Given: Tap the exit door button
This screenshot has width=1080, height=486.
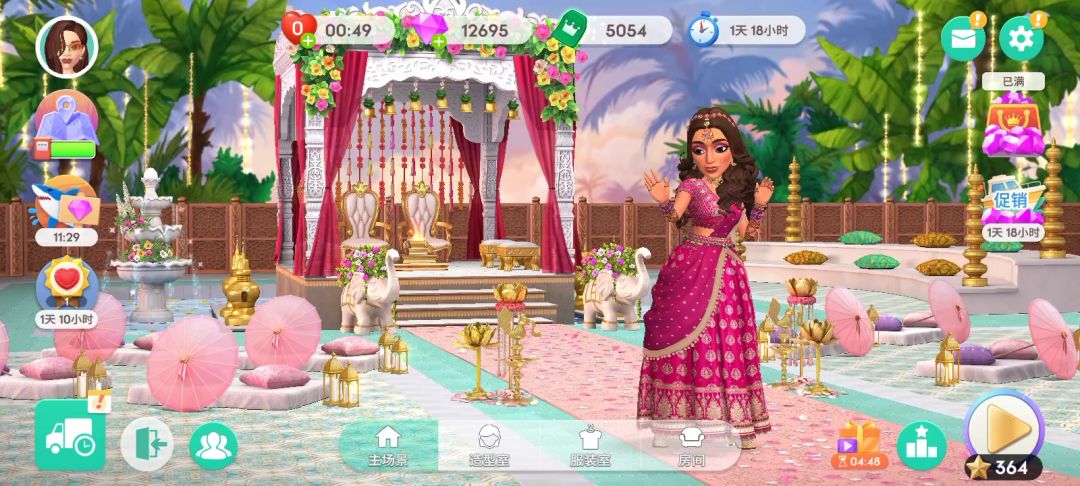Looking at the screenshot, I should coord(147,445).
